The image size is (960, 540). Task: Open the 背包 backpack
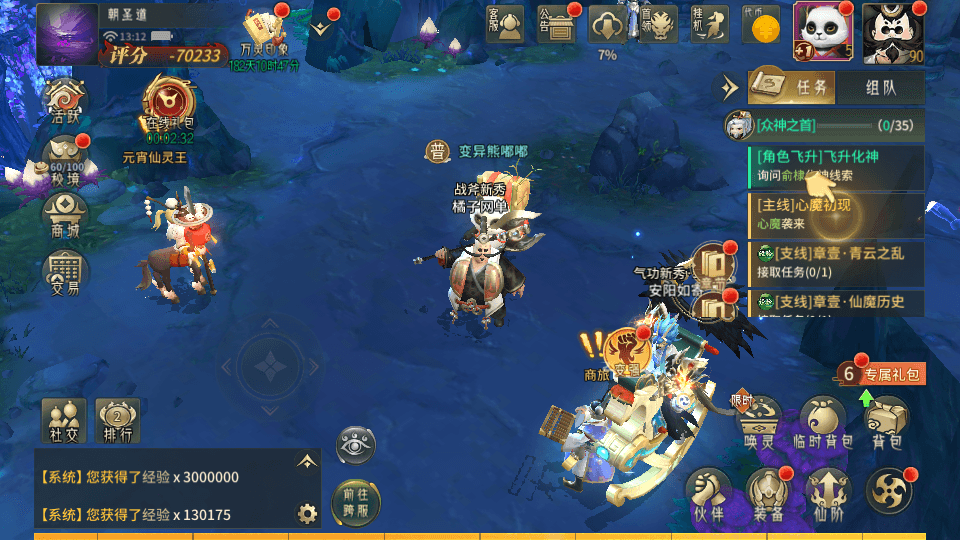pos(886,421)
